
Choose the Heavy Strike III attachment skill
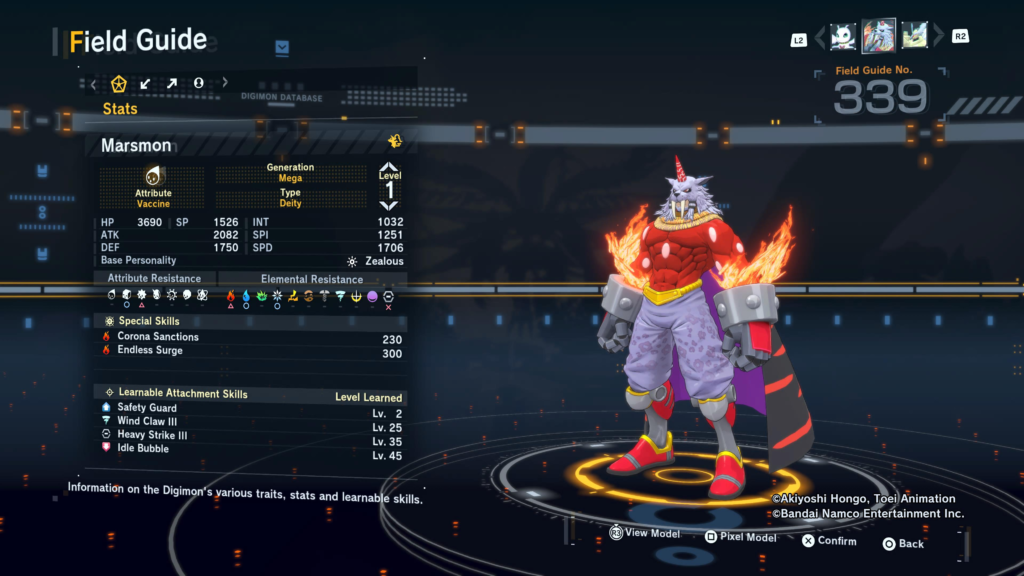[153, 435]
